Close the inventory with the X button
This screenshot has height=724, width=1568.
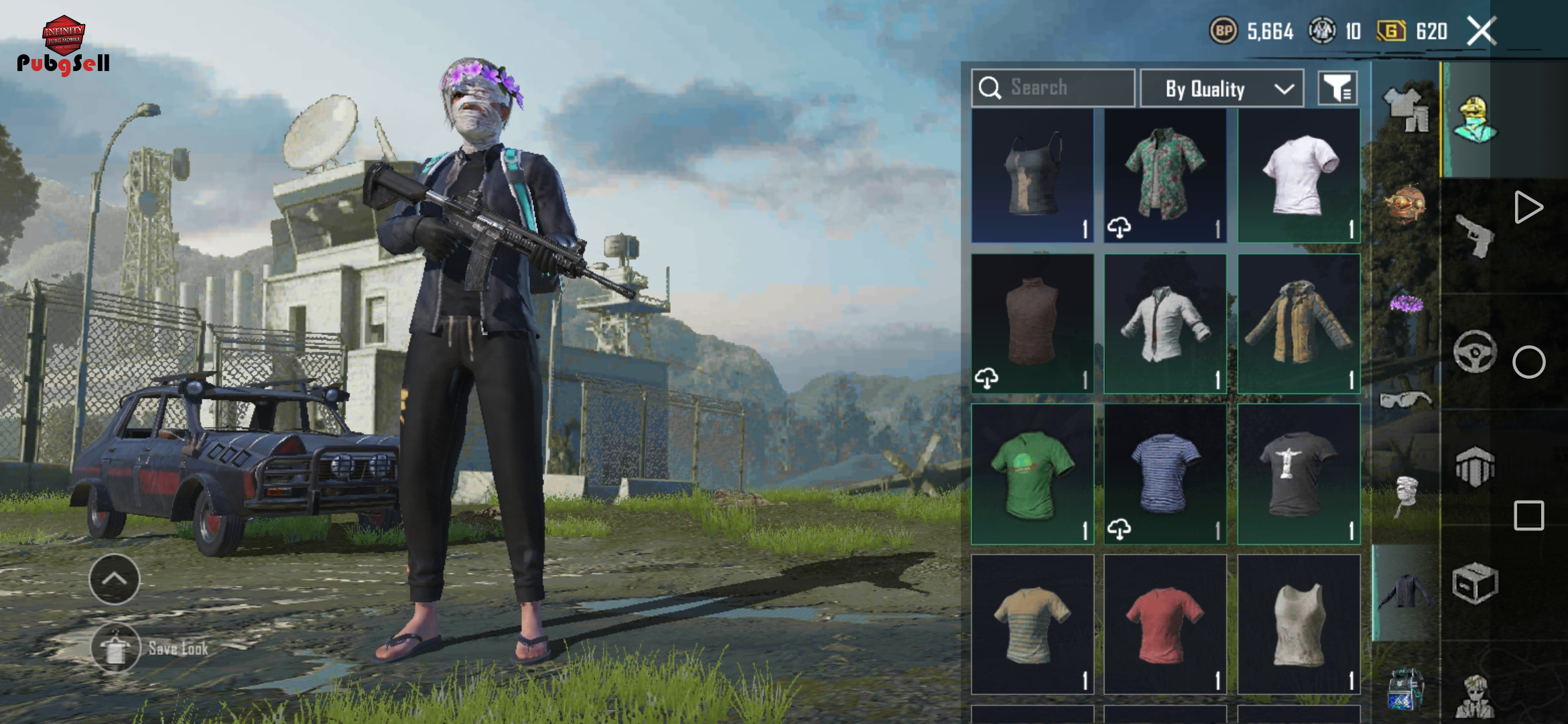[1481, 31]
